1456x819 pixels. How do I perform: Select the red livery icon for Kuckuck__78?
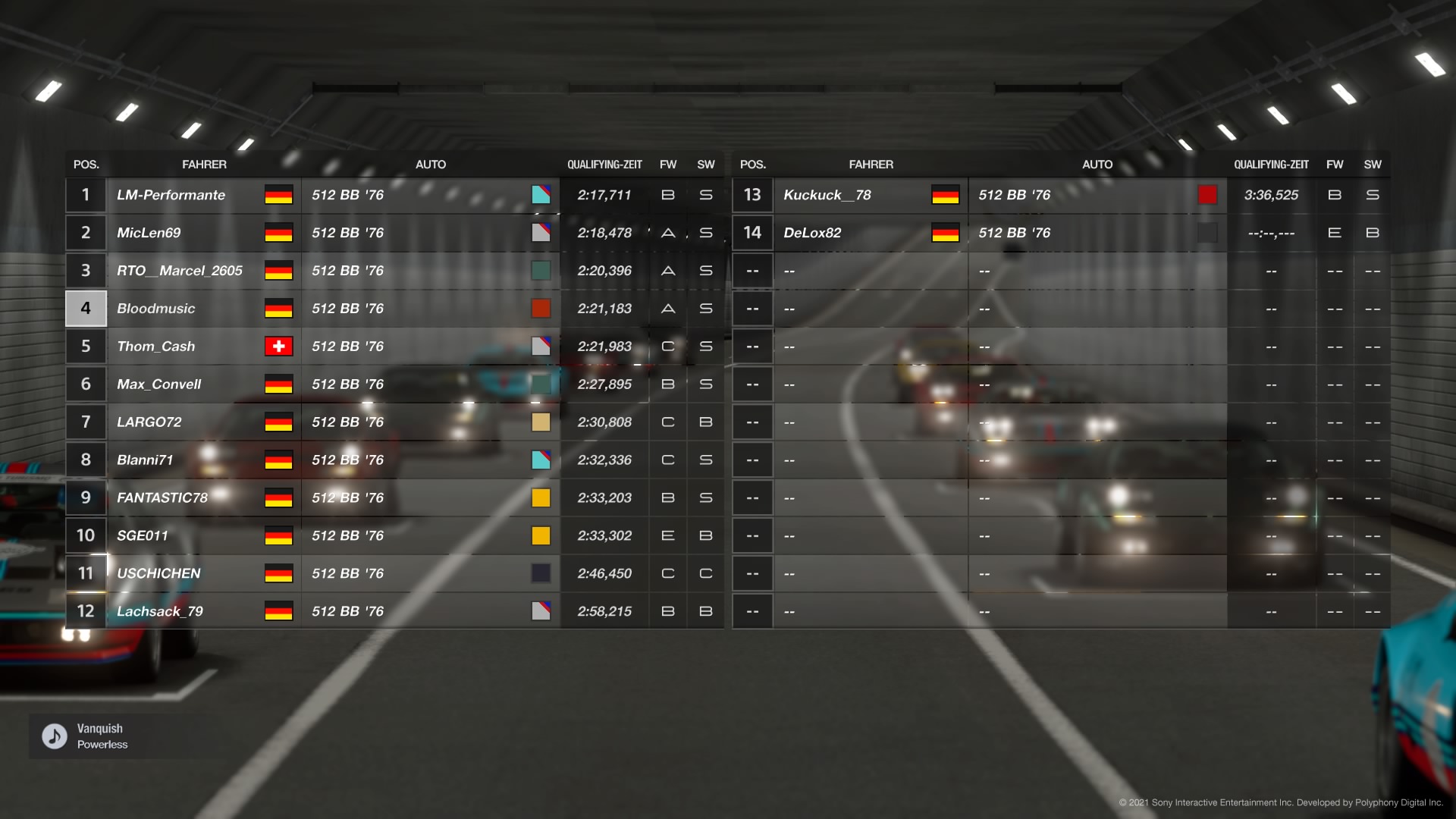(x=1207, y=195)
